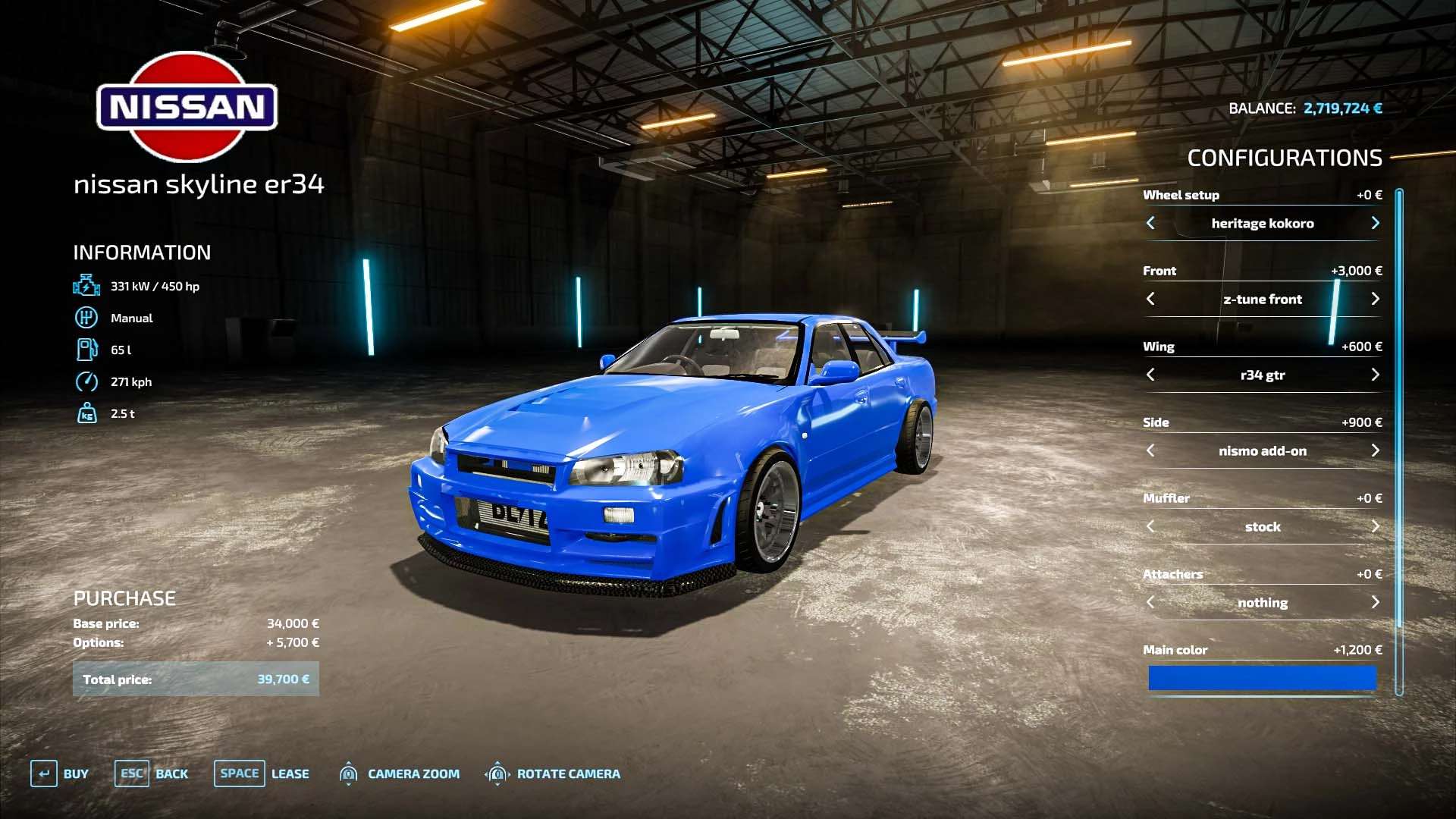Change Muffler to next option
The width and height of the screenshot is (1456, 819).
1375,526
